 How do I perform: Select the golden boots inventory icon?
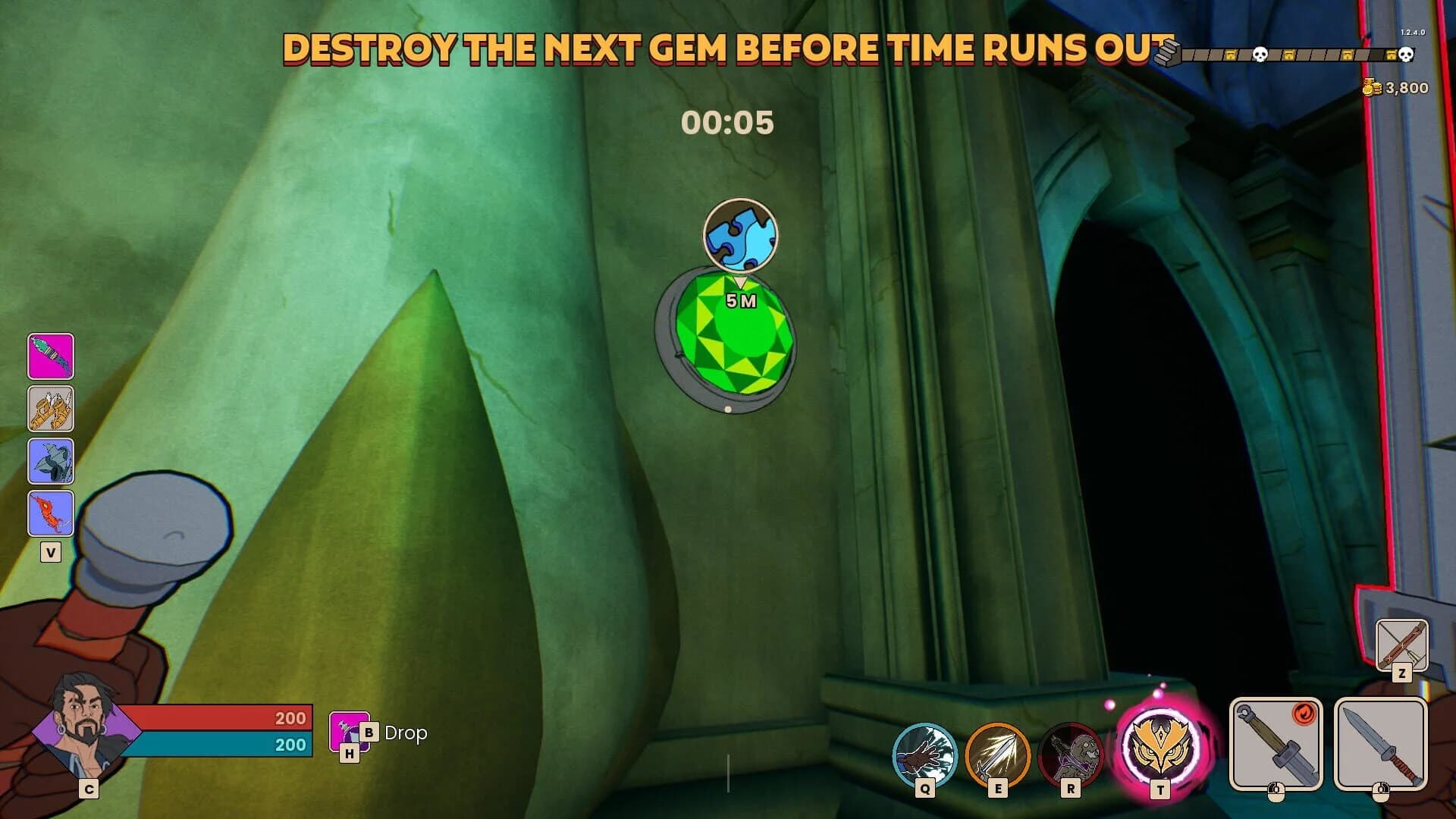(51, 409)
